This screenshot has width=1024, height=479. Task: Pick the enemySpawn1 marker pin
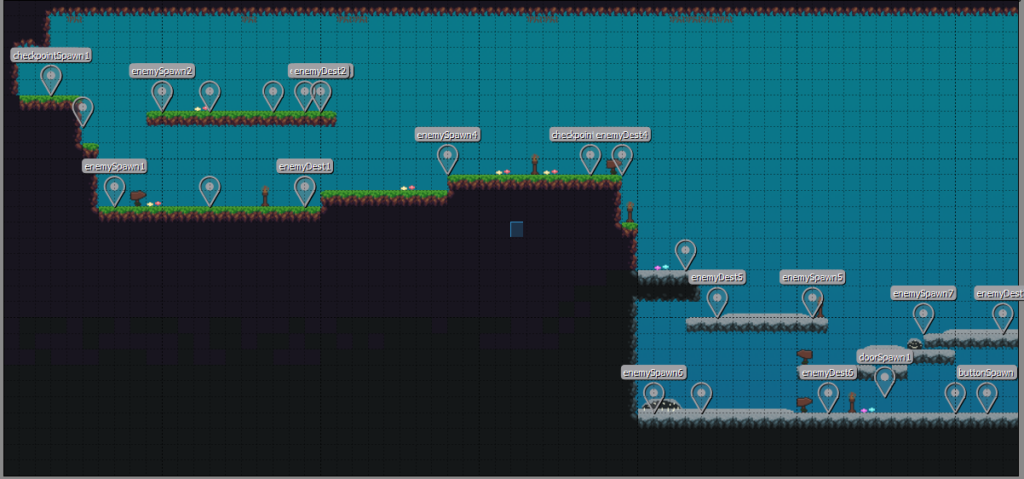pos(114,188)
